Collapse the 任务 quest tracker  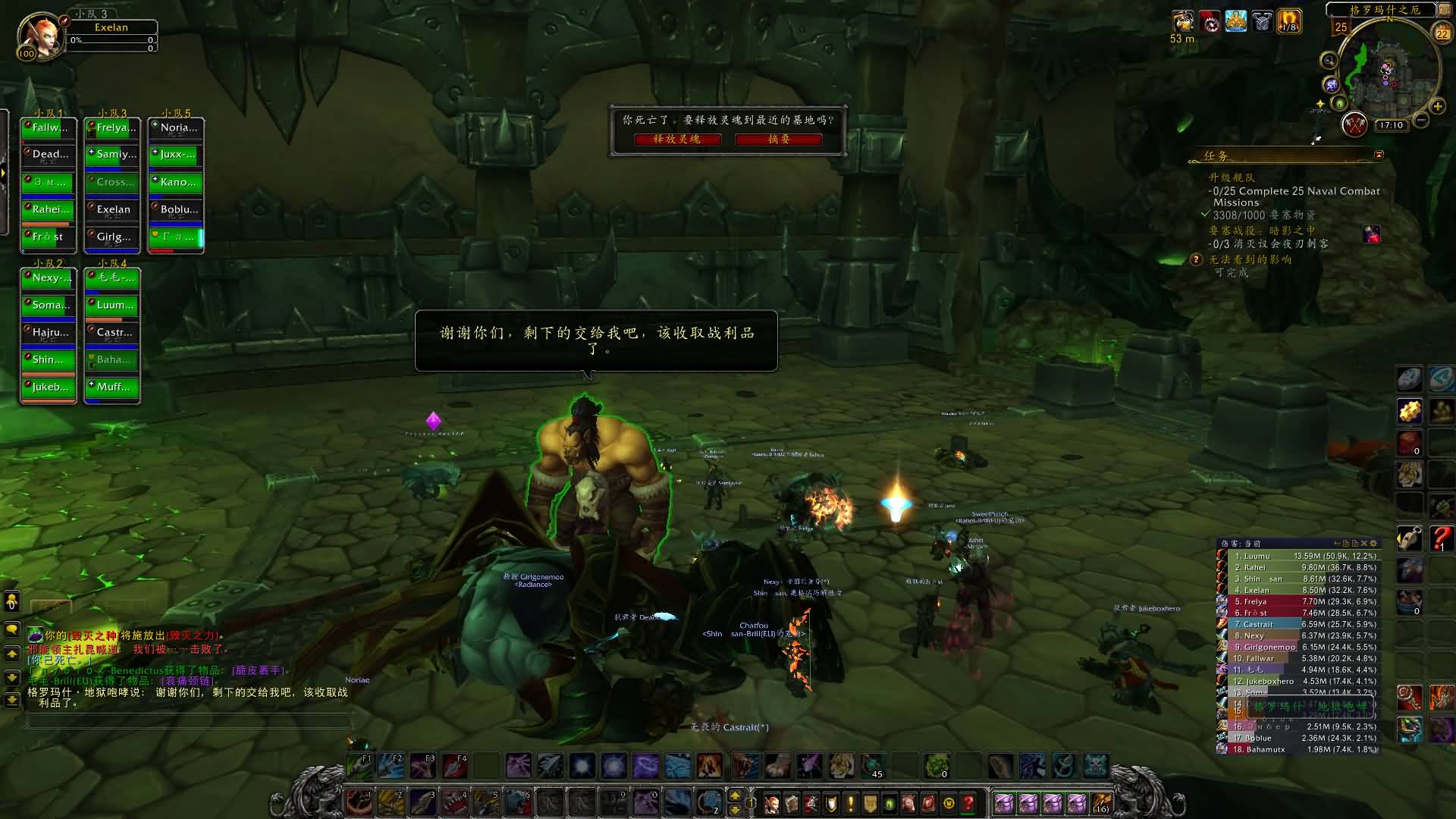pyautogui.click(x=1379, y=155)
